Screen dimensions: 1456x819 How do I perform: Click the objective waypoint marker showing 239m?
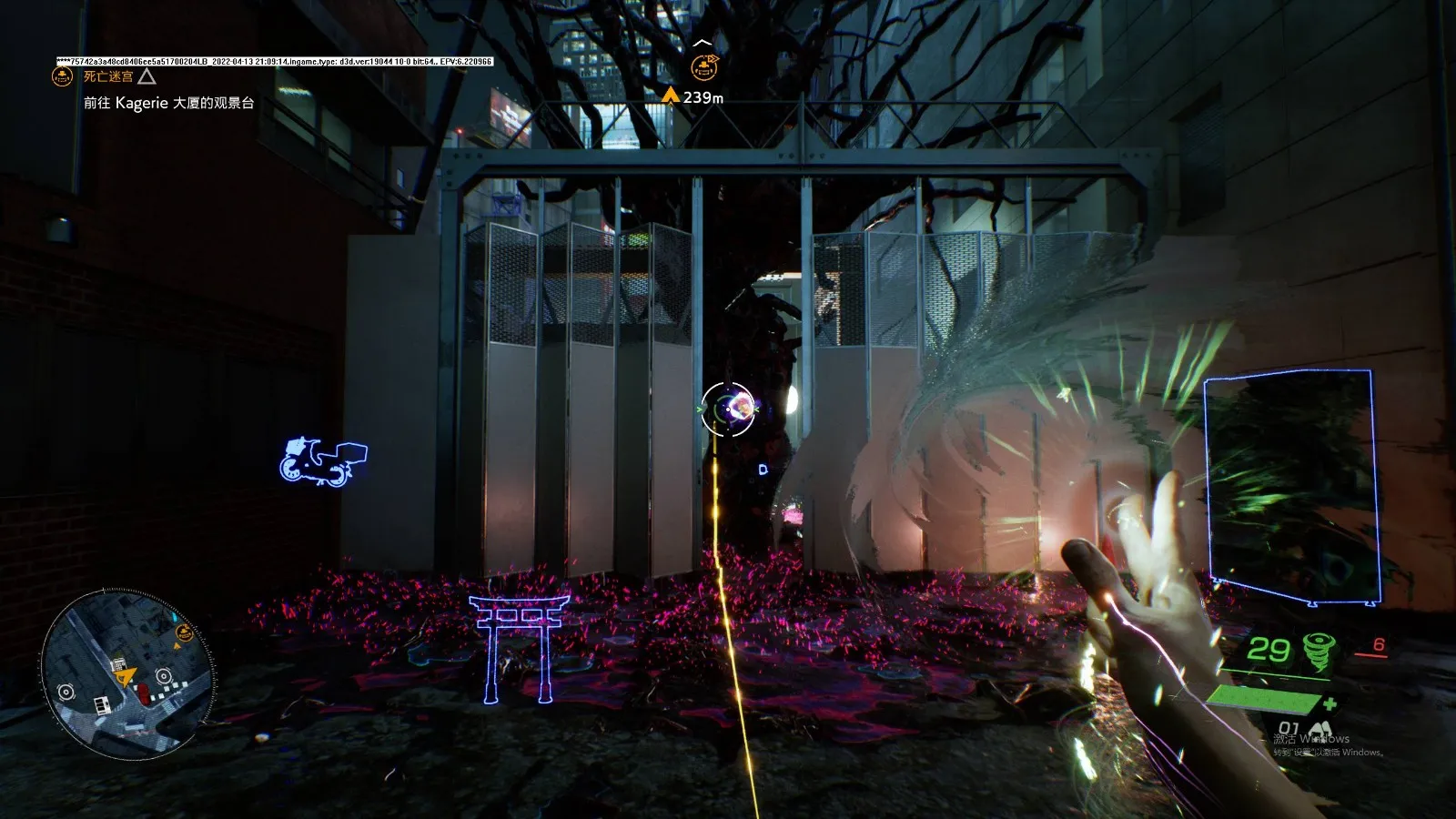click(x=701, y=66)
